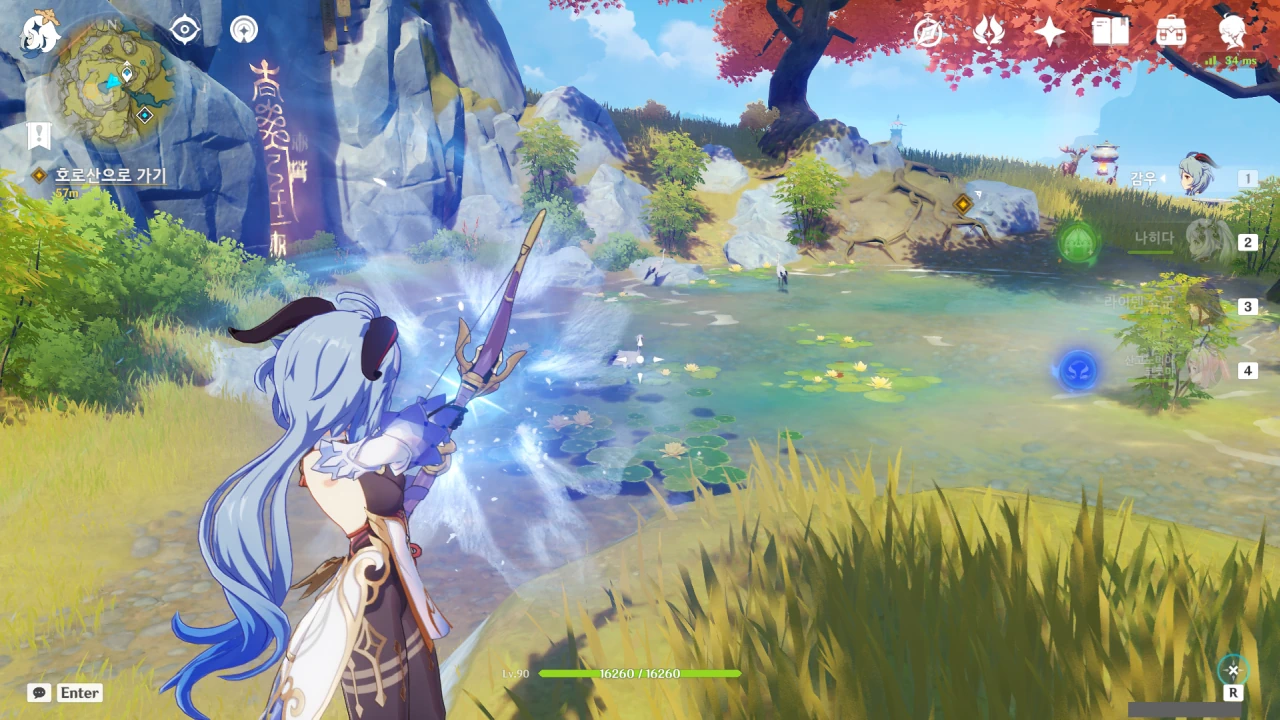Select the tracked quest 호로산으로 가기
The width and height of the screenshot is (1280, 720).
[110, 176]
